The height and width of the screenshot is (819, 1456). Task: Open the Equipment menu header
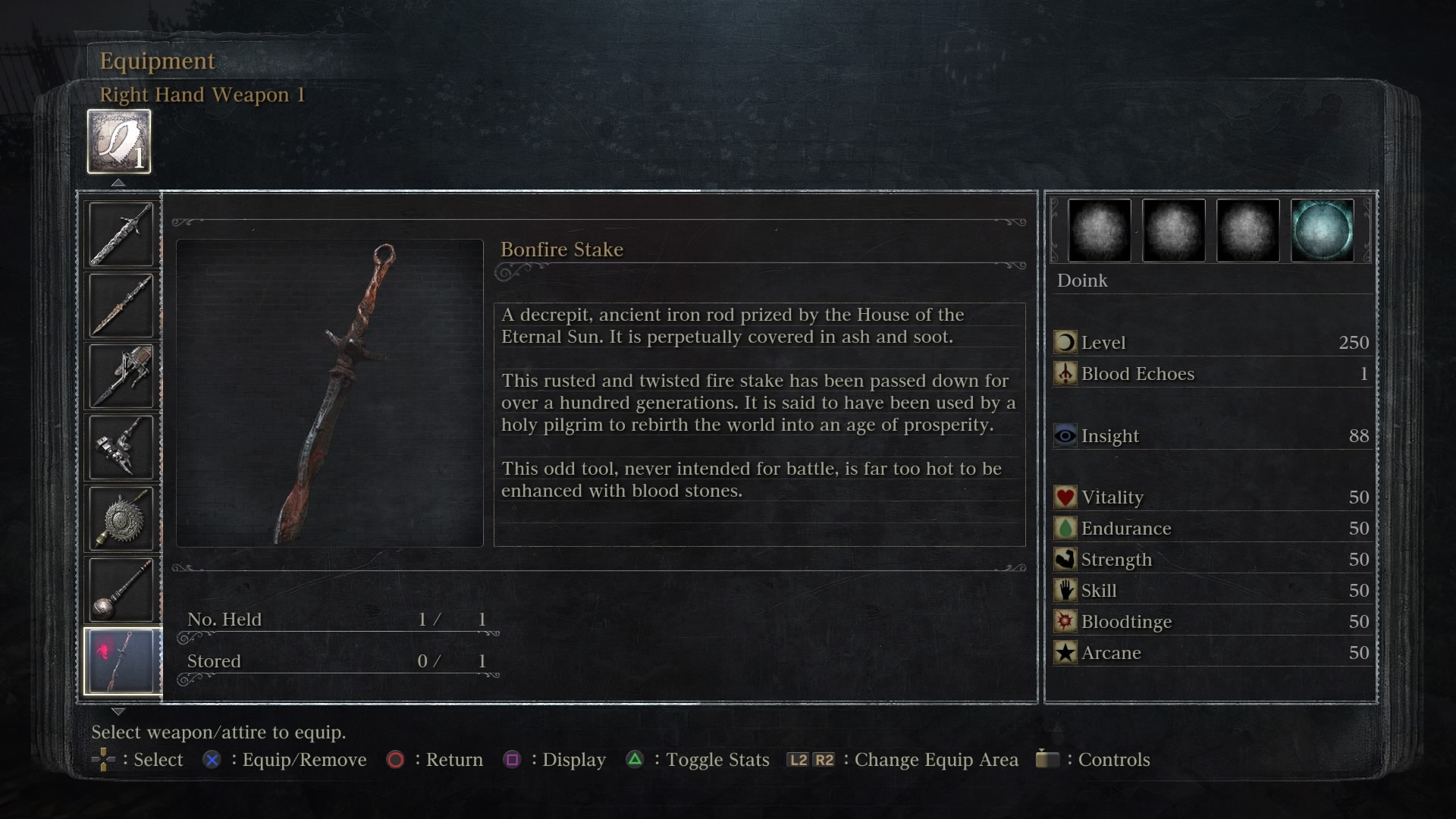tap(157, 61)
